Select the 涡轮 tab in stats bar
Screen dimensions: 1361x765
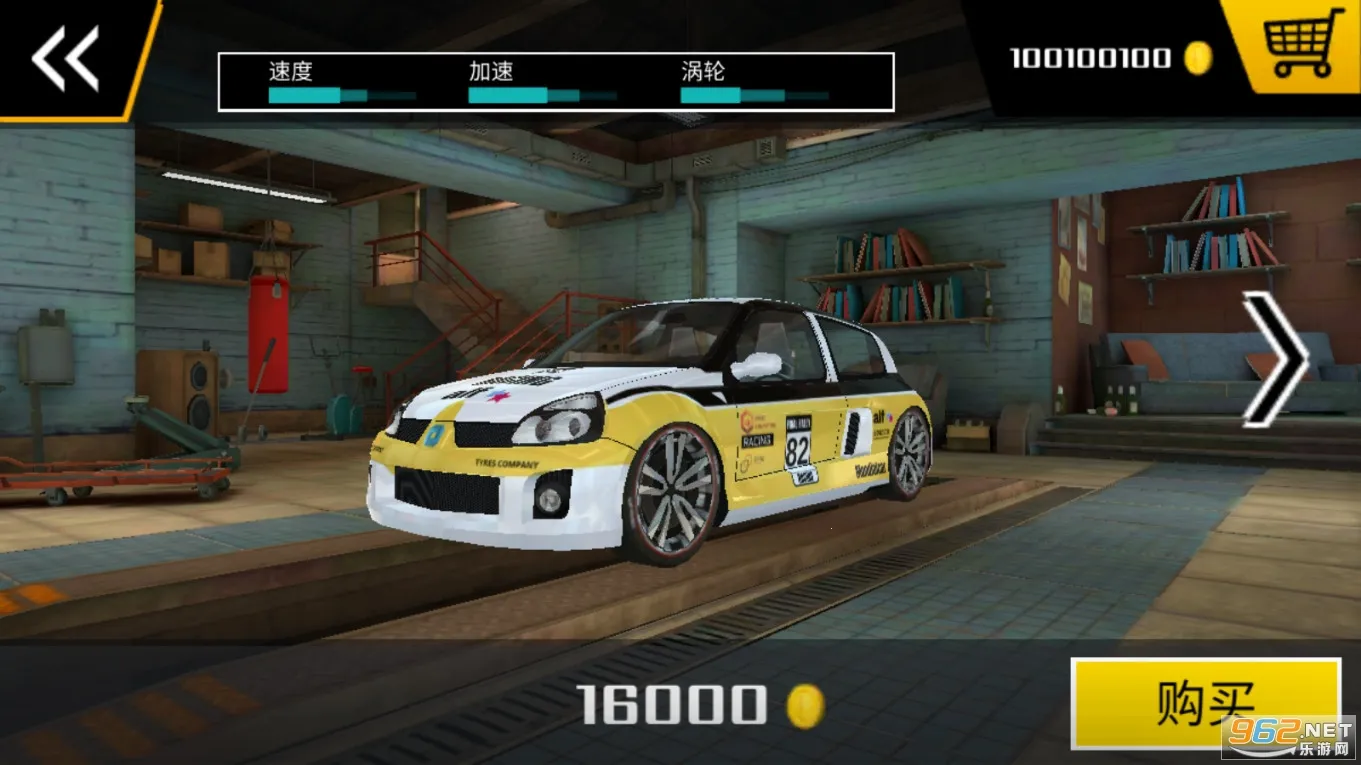703,71
